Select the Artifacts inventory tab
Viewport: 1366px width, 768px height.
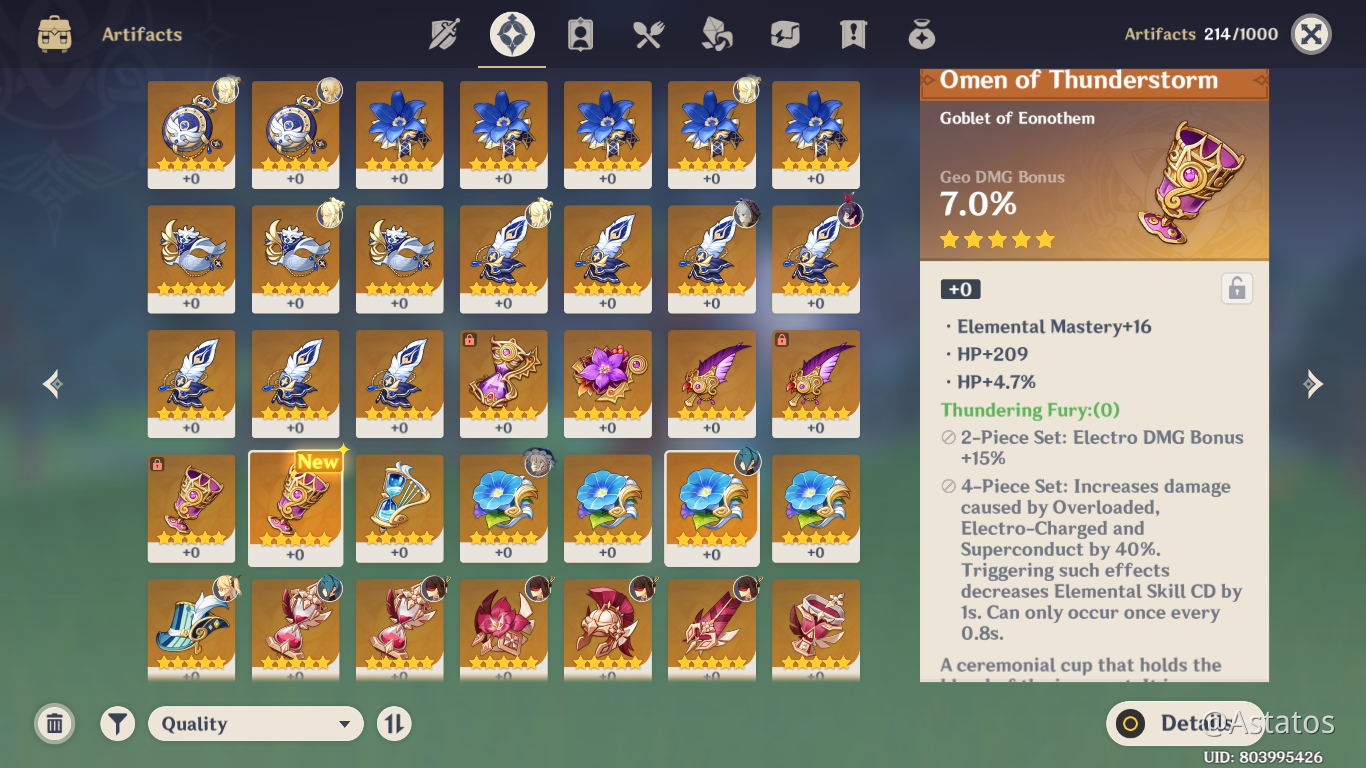tap(511, 33)
